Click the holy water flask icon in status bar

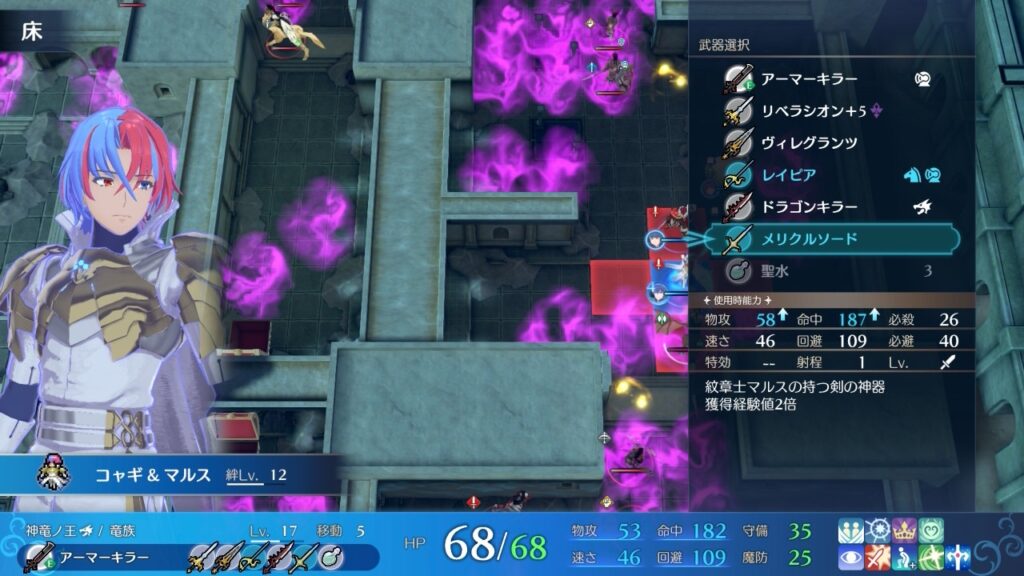(332, 557)
